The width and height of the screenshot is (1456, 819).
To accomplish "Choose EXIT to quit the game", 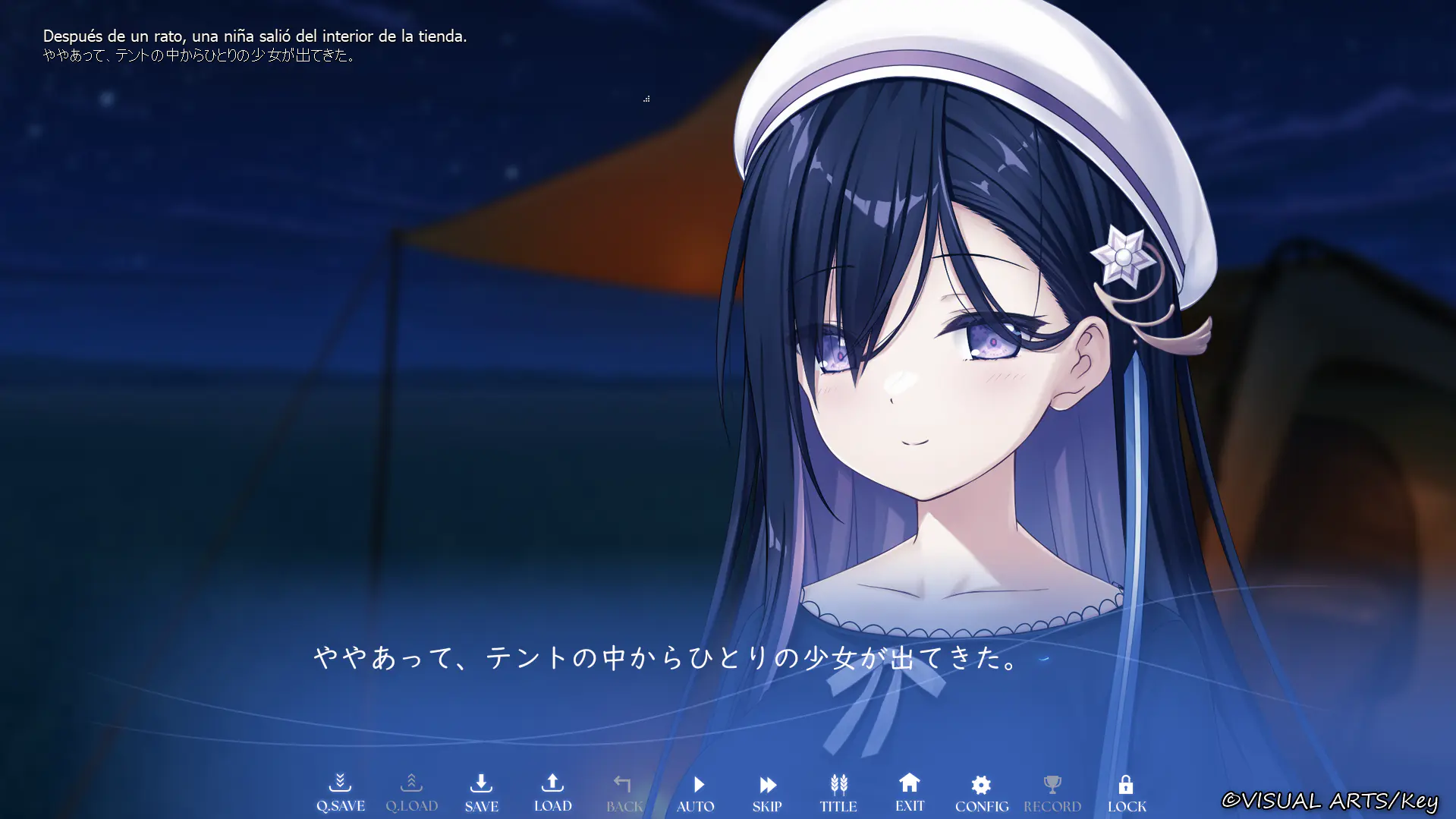I will tap(910, 792).
